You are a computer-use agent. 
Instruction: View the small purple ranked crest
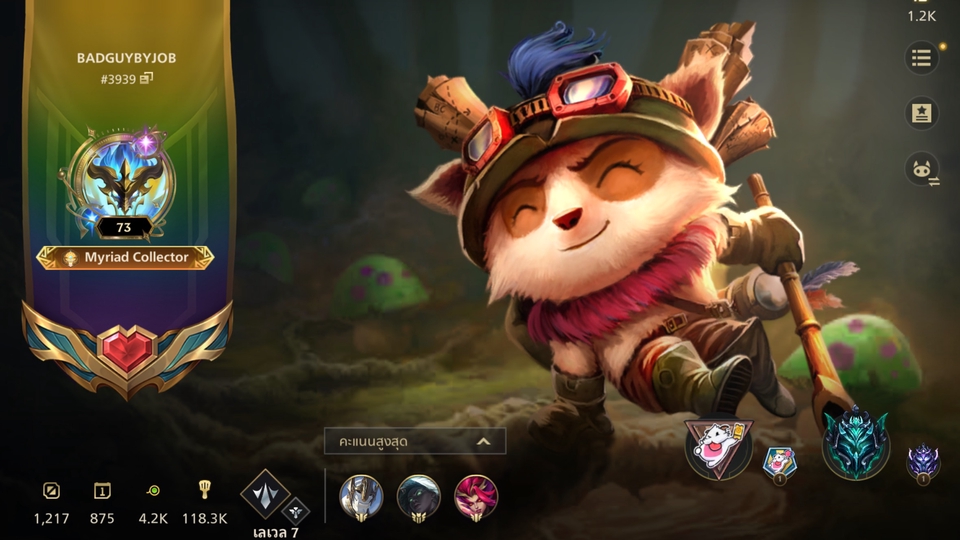(922, 462)
